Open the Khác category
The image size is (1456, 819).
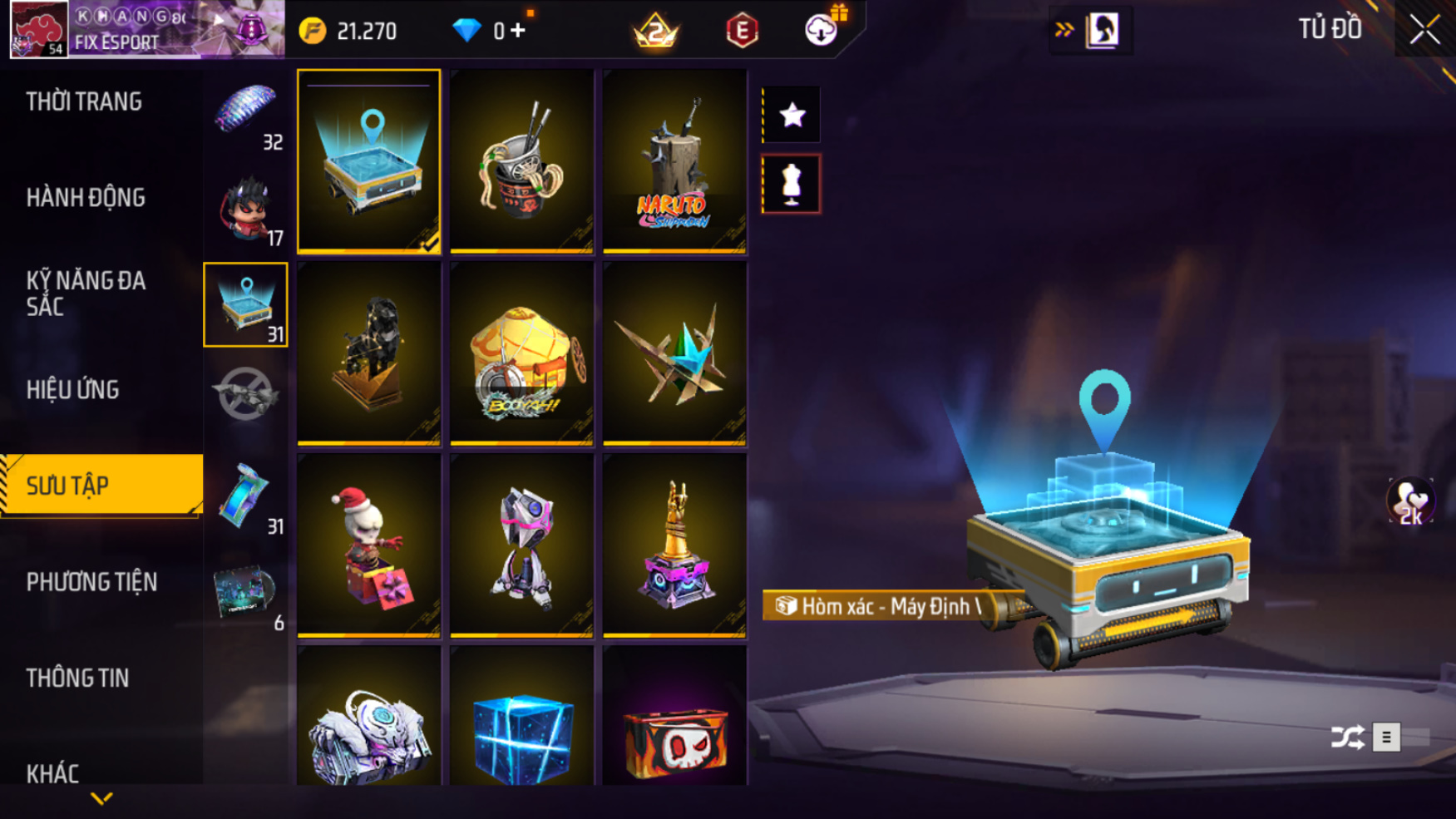point(52,773)
